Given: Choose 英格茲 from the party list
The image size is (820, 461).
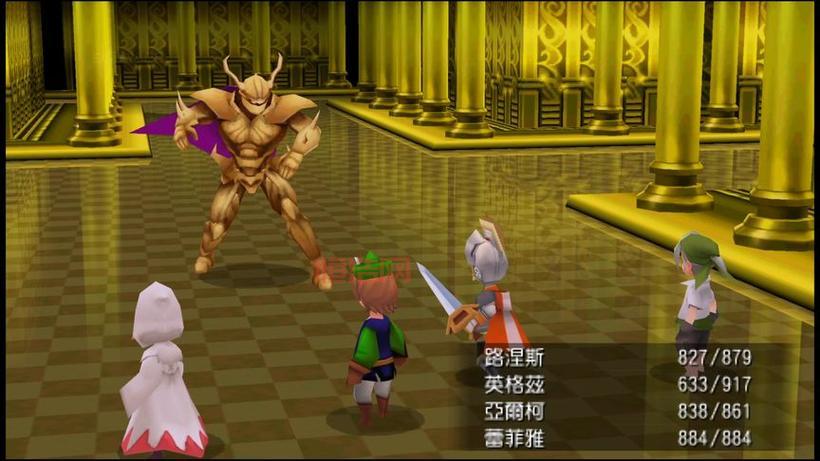Looking at the screenshot, I should click(x=516, y=382).
